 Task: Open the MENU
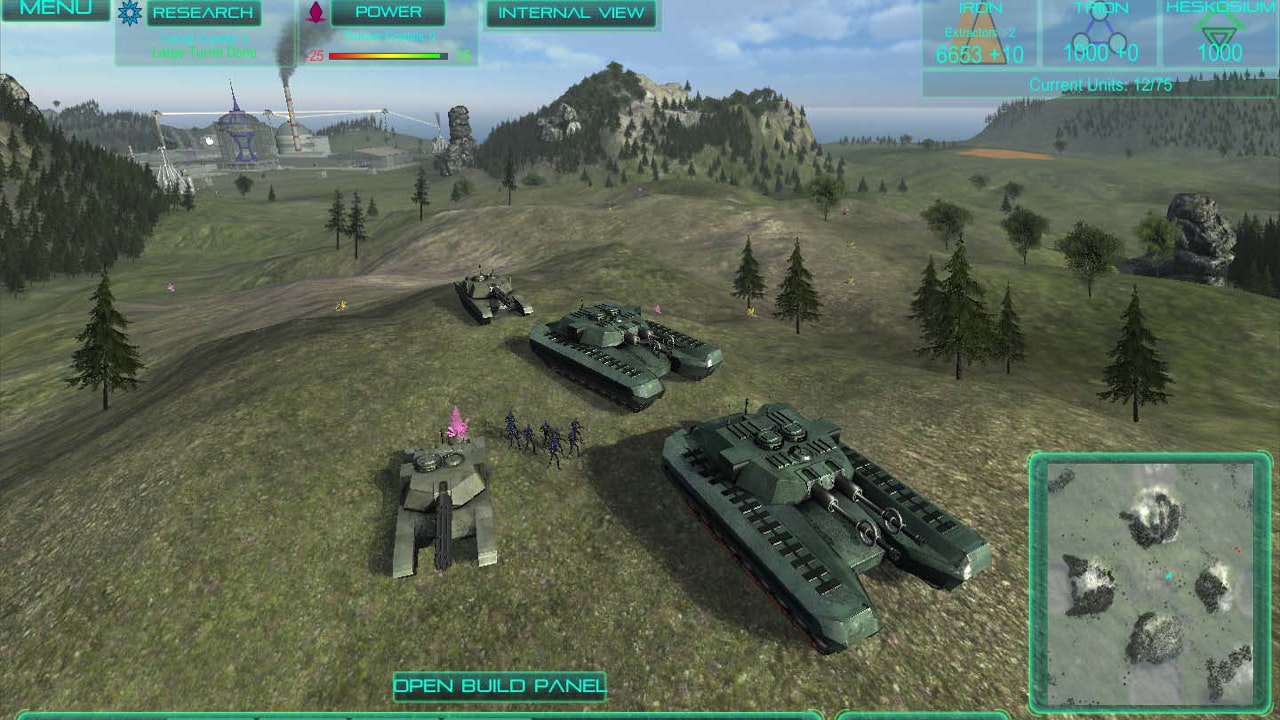pos(55,11)
